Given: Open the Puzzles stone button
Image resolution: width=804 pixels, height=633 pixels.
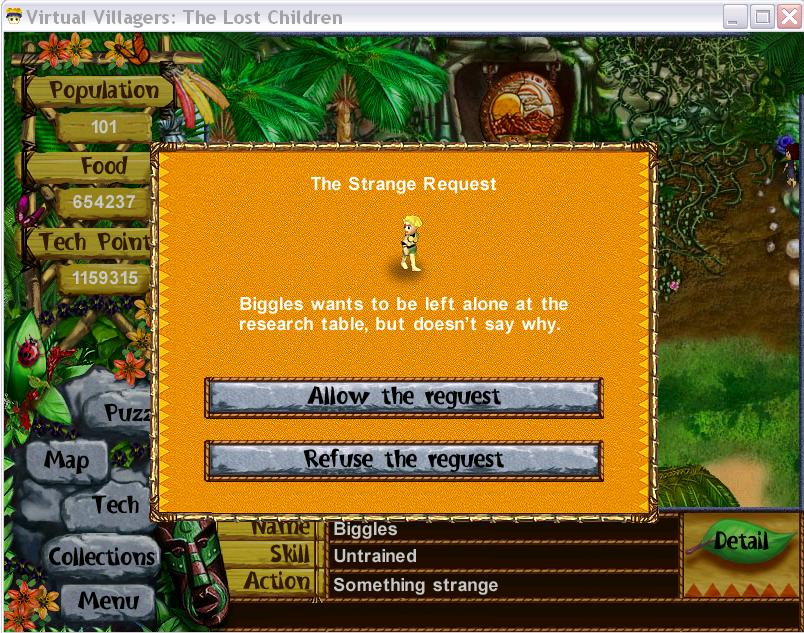Looking at the screenshot, I should click(x=129, y=412).
